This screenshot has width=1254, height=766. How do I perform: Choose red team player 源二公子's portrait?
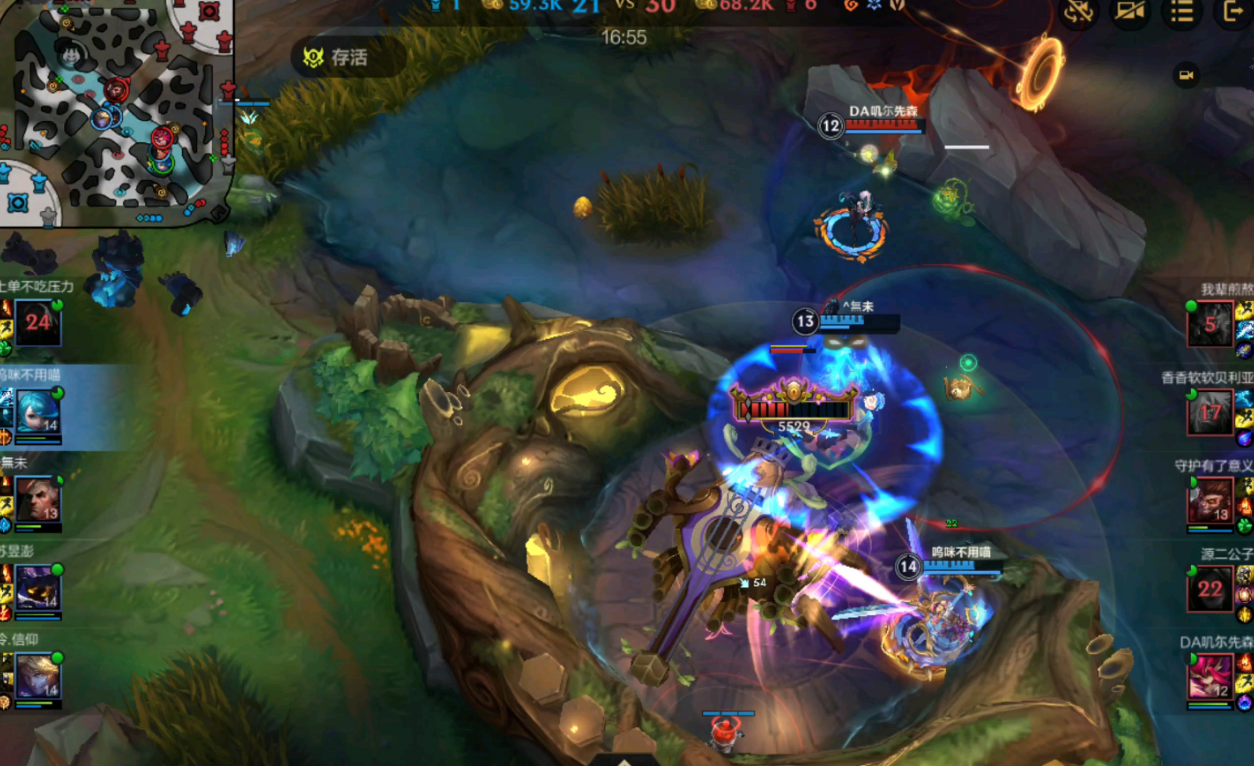coord(1210,588)
